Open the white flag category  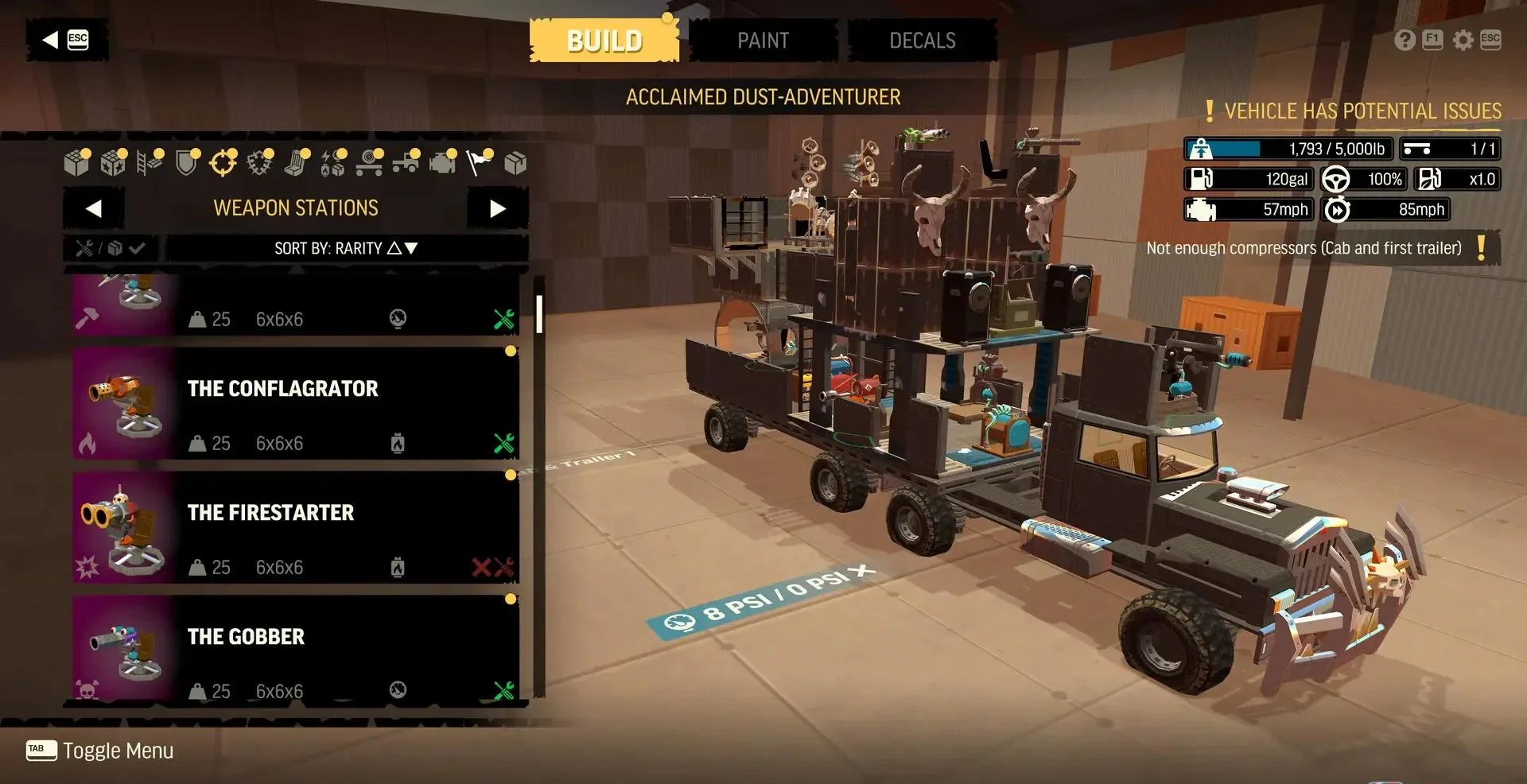coord(478,163)
